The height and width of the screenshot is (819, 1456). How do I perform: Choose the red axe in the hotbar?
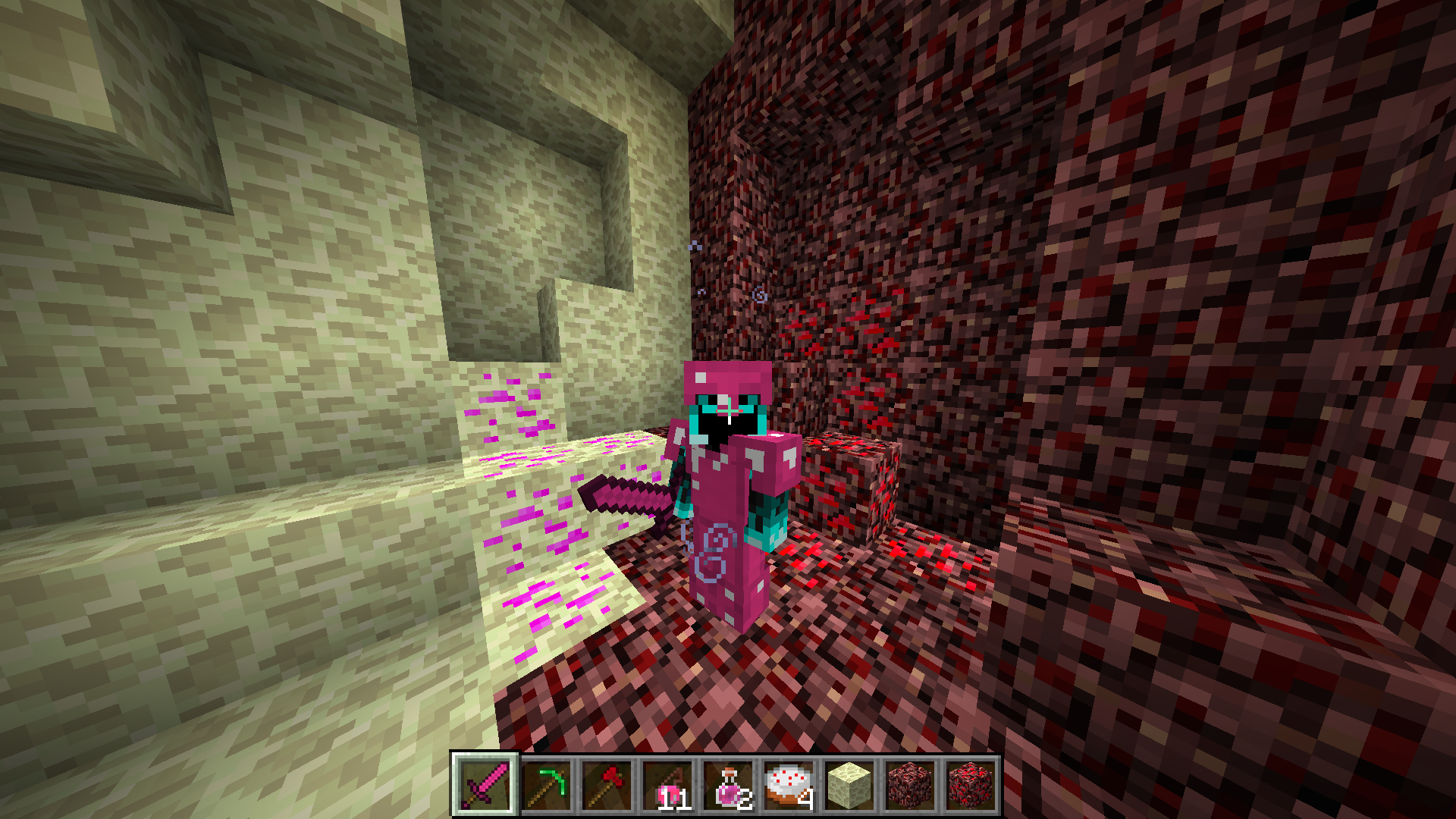coord(607,785)
